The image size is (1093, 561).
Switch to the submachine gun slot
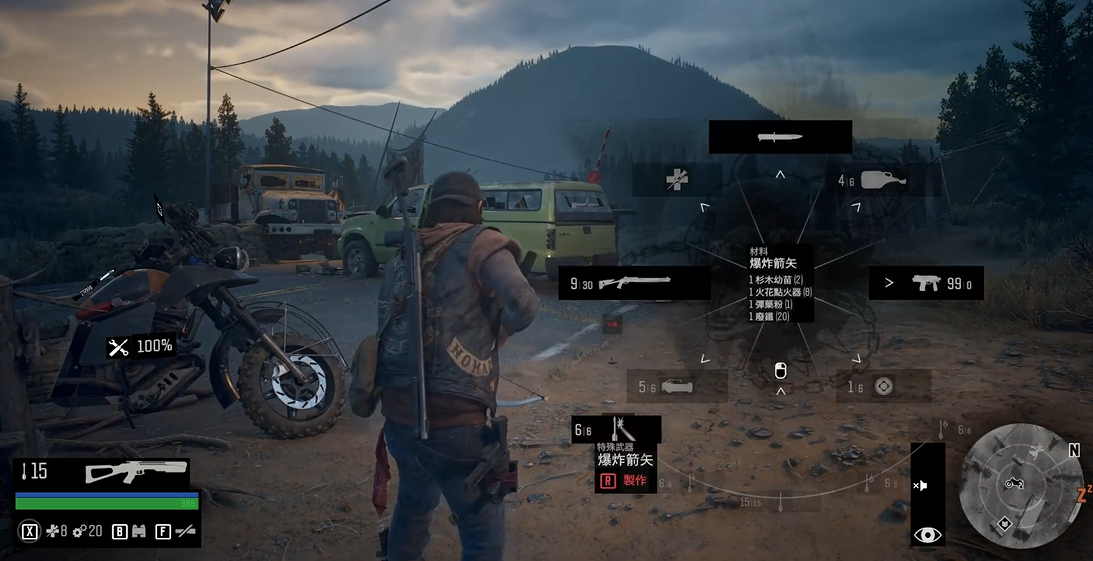tap(927, 283)
